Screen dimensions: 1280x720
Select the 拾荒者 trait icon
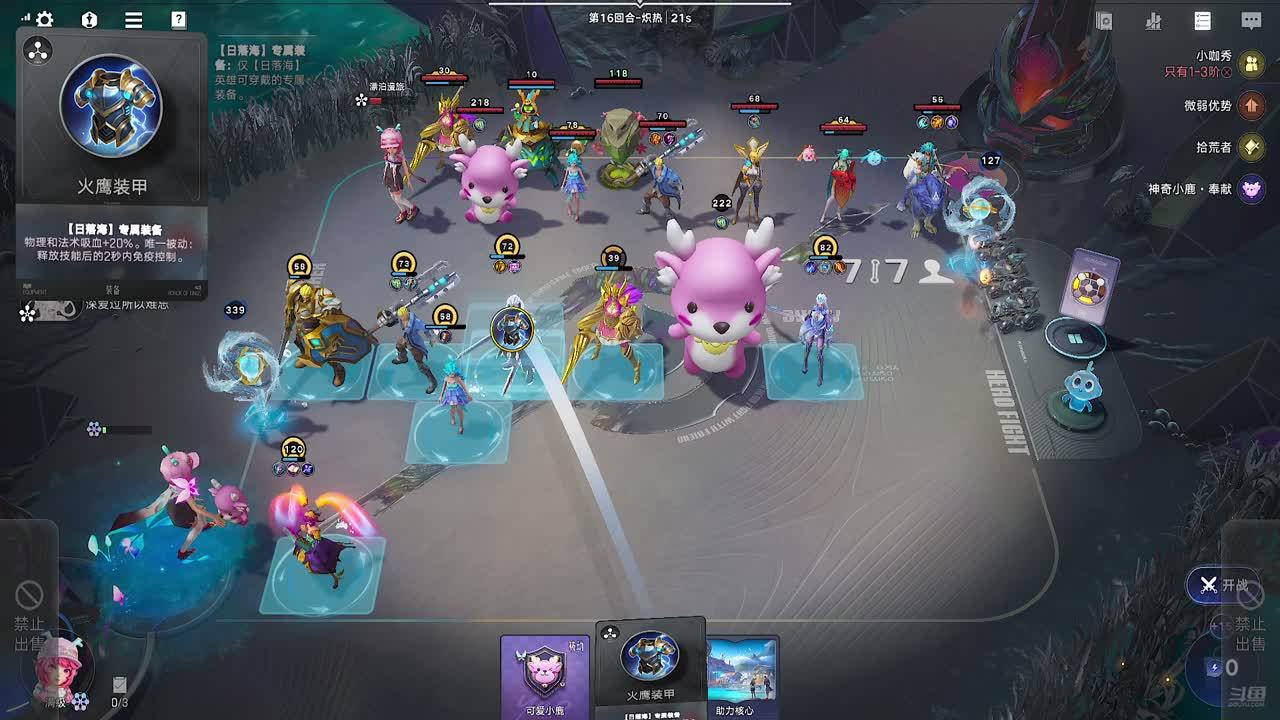tap(1251, 147)
